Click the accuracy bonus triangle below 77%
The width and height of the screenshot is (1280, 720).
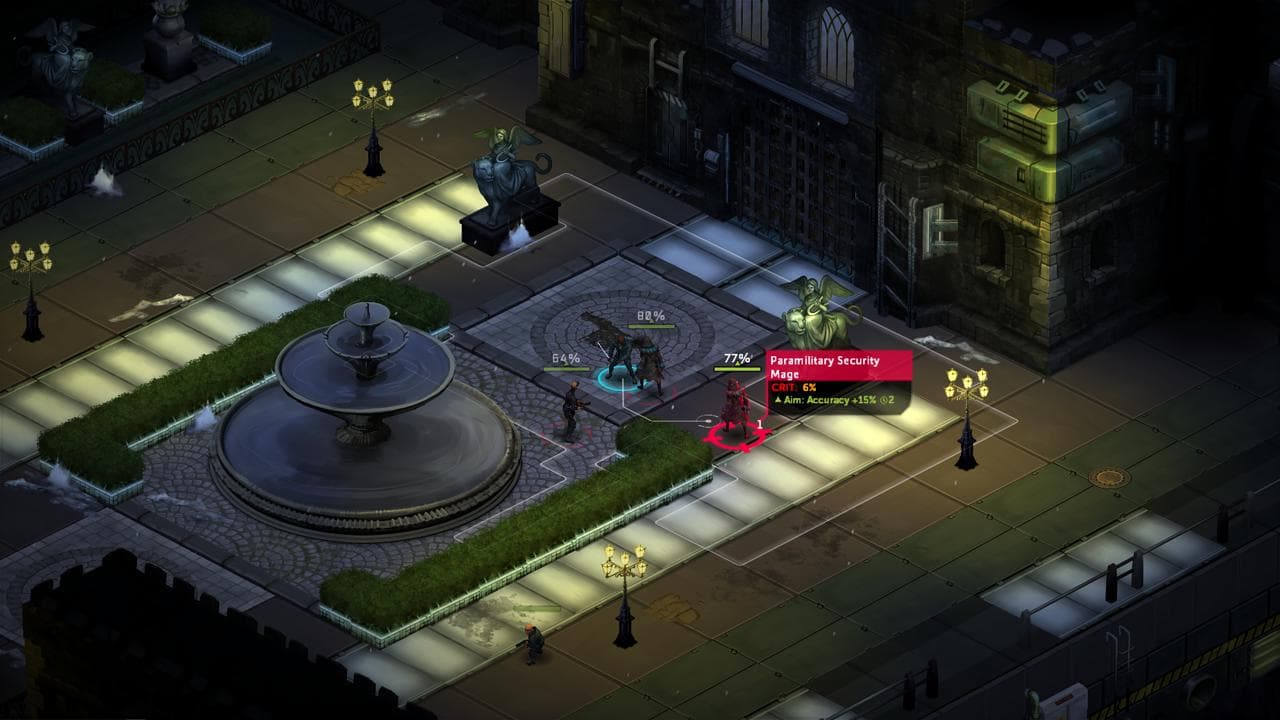pyautogui.click(x=737, y=364)
